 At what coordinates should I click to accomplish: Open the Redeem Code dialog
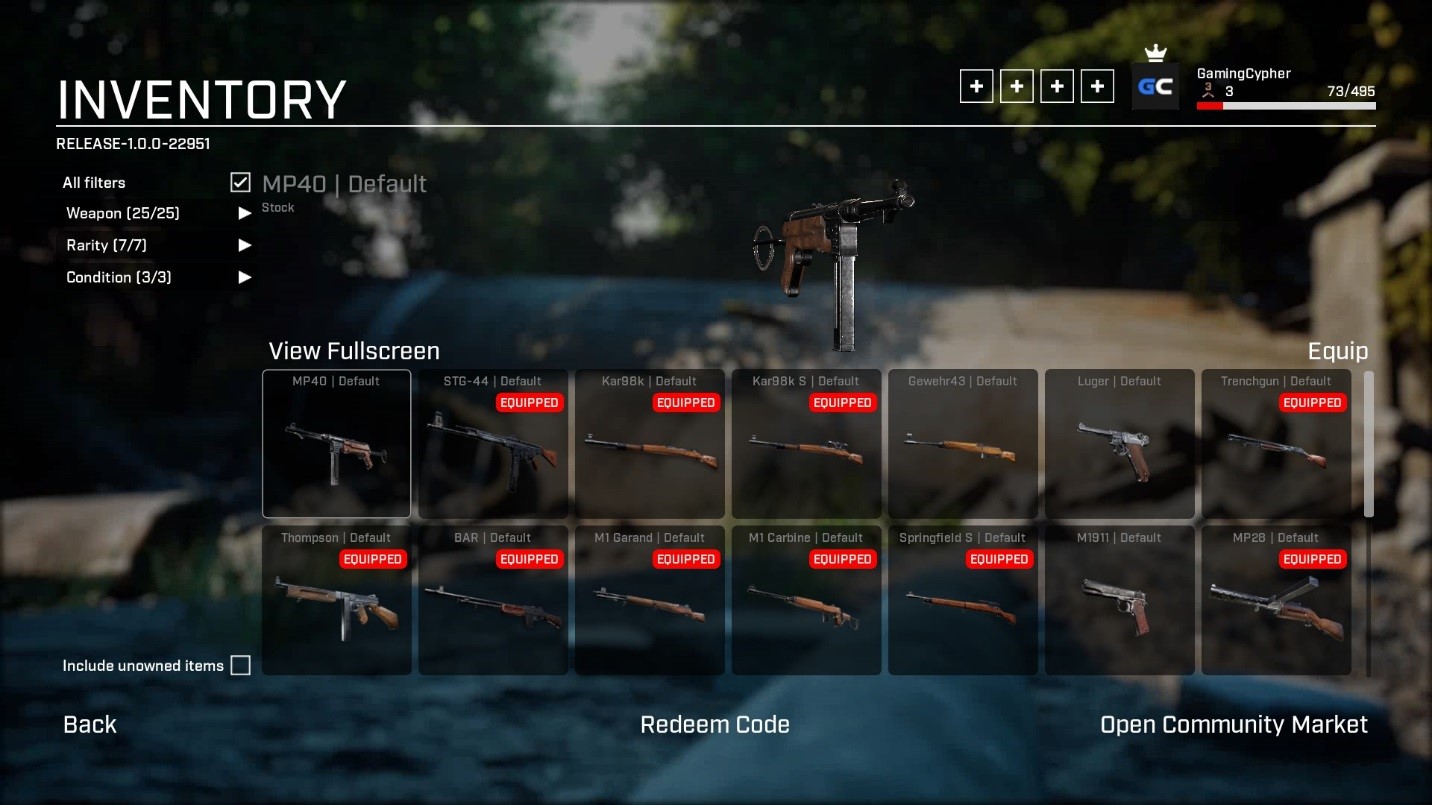(715, 725)
